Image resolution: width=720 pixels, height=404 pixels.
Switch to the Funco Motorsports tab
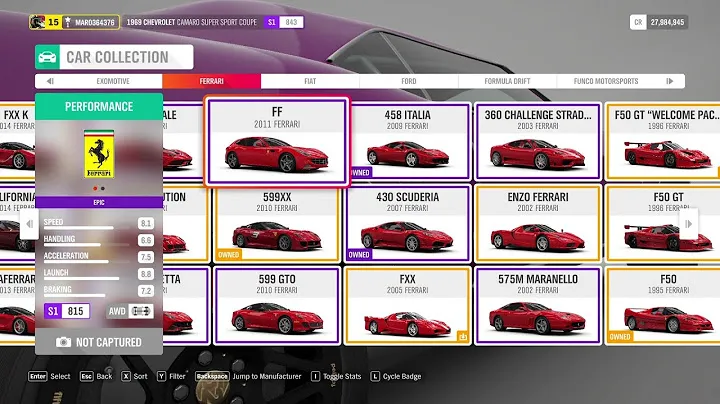[x=604, y=81]
